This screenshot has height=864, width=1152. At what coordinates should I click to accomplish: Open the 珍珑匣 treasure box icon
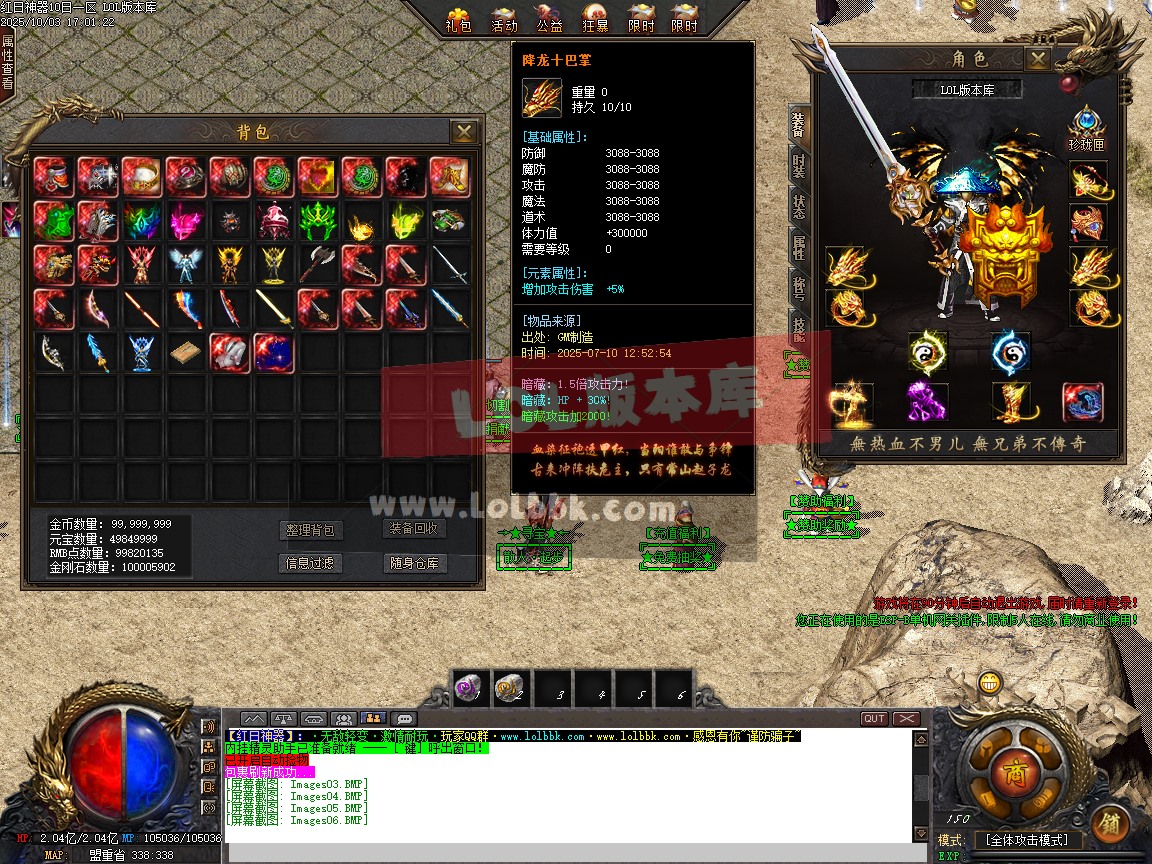pyautogui.click(x=1086, y=128)
